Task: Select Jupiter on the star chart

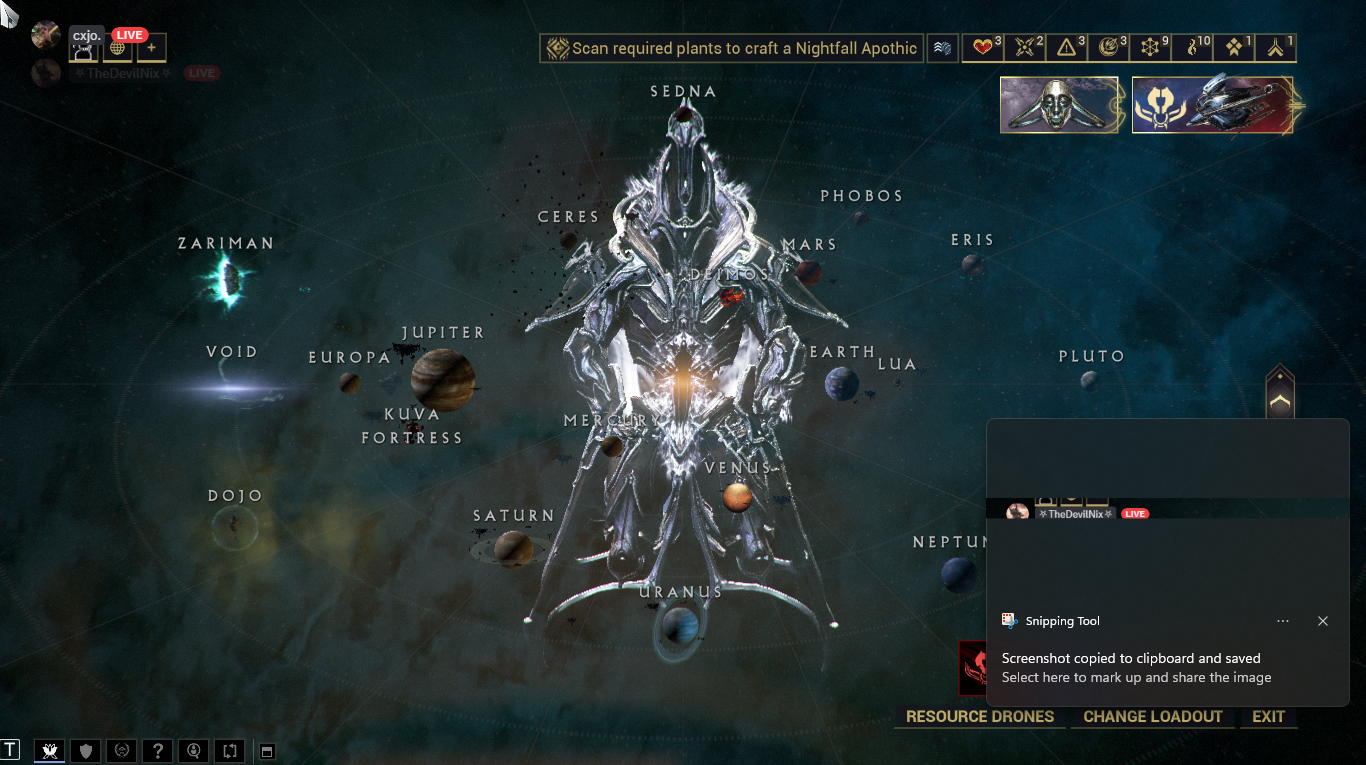Action: [x=443, y=378]
